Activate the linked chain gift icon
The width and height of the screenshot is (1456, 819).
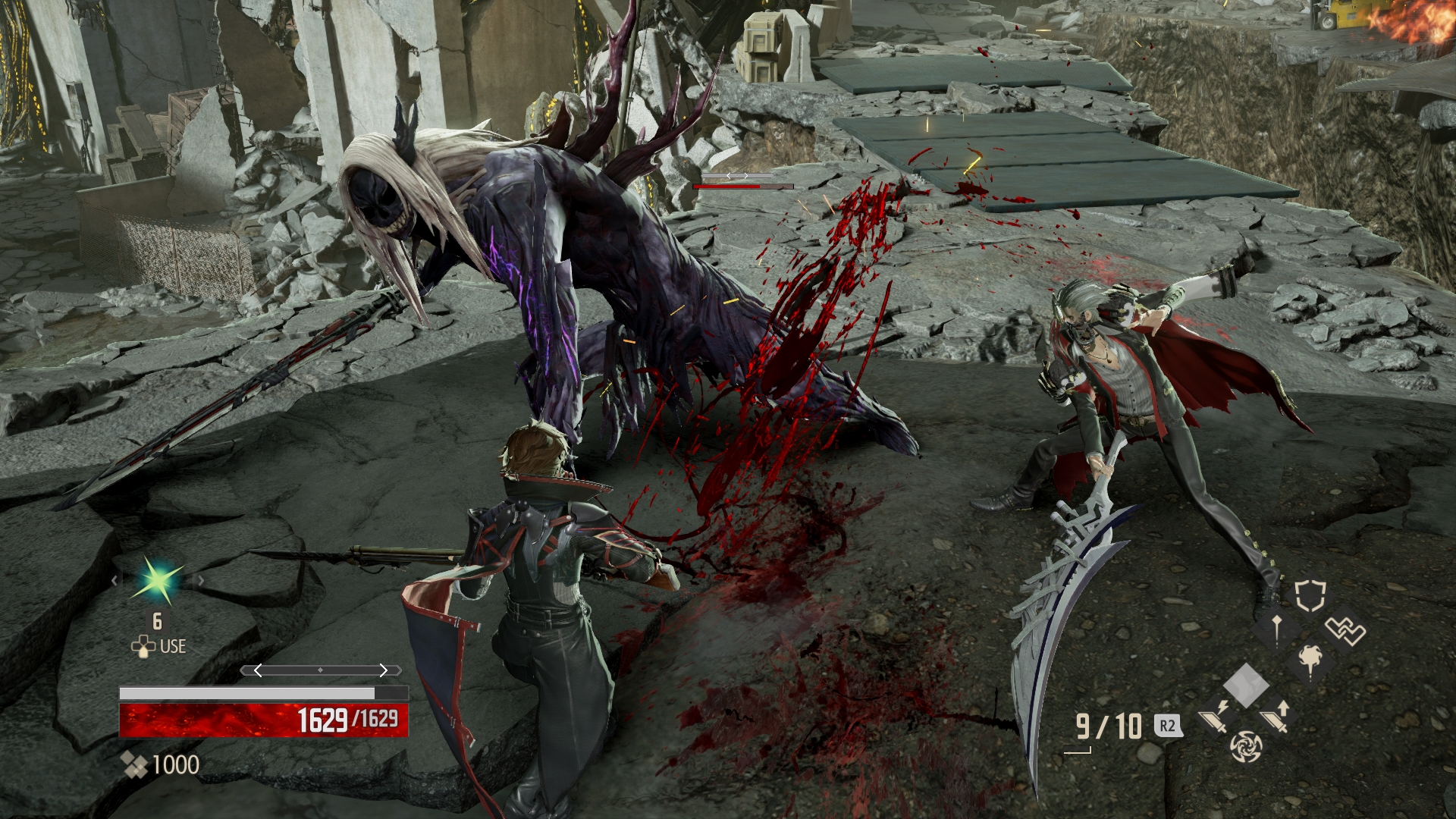1345,629
